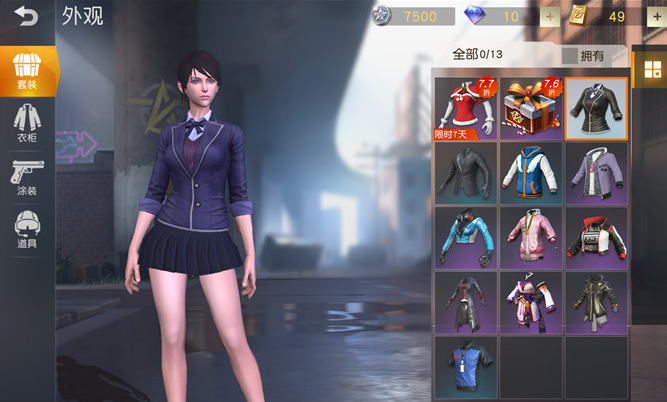Click the orange grid view button
Screen dimensions: 667x402
pos(652,69)
